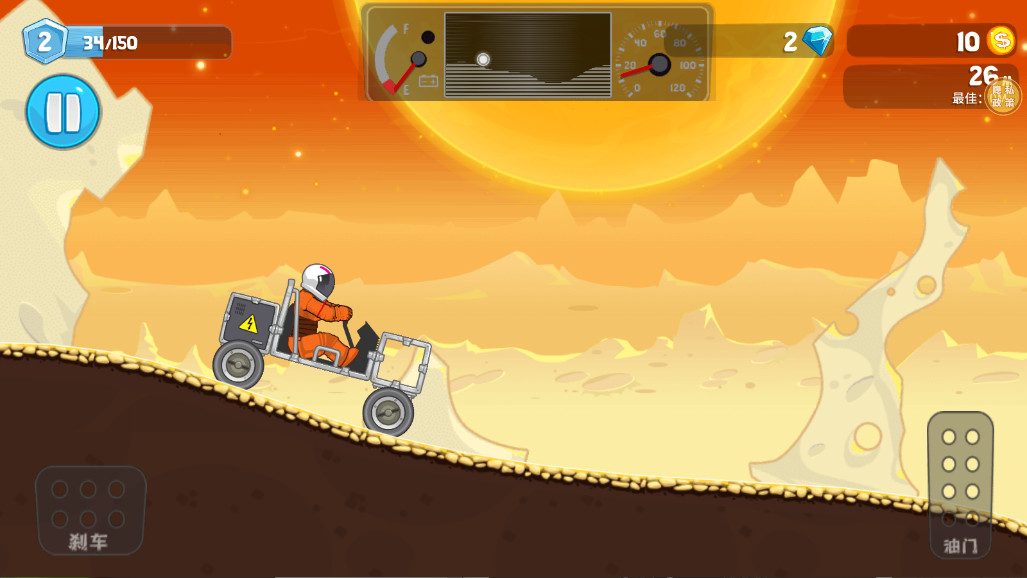Click the terrain minimap on the dashboard
The height and width of the screenshot is (578, 1027).
click(527, 55)
